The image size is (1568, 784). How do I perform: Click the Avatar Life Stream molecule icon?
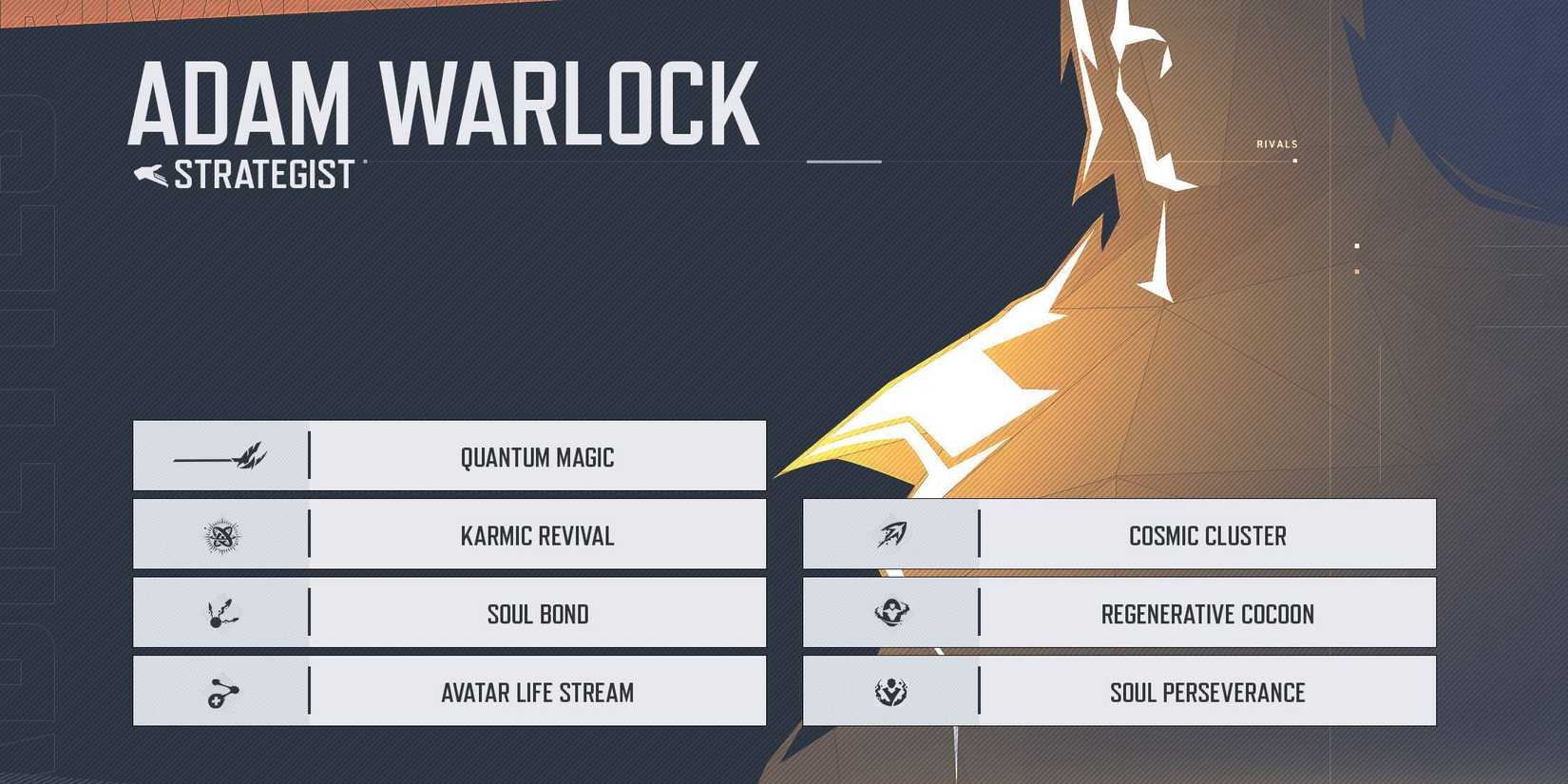(x=222, y=692)
